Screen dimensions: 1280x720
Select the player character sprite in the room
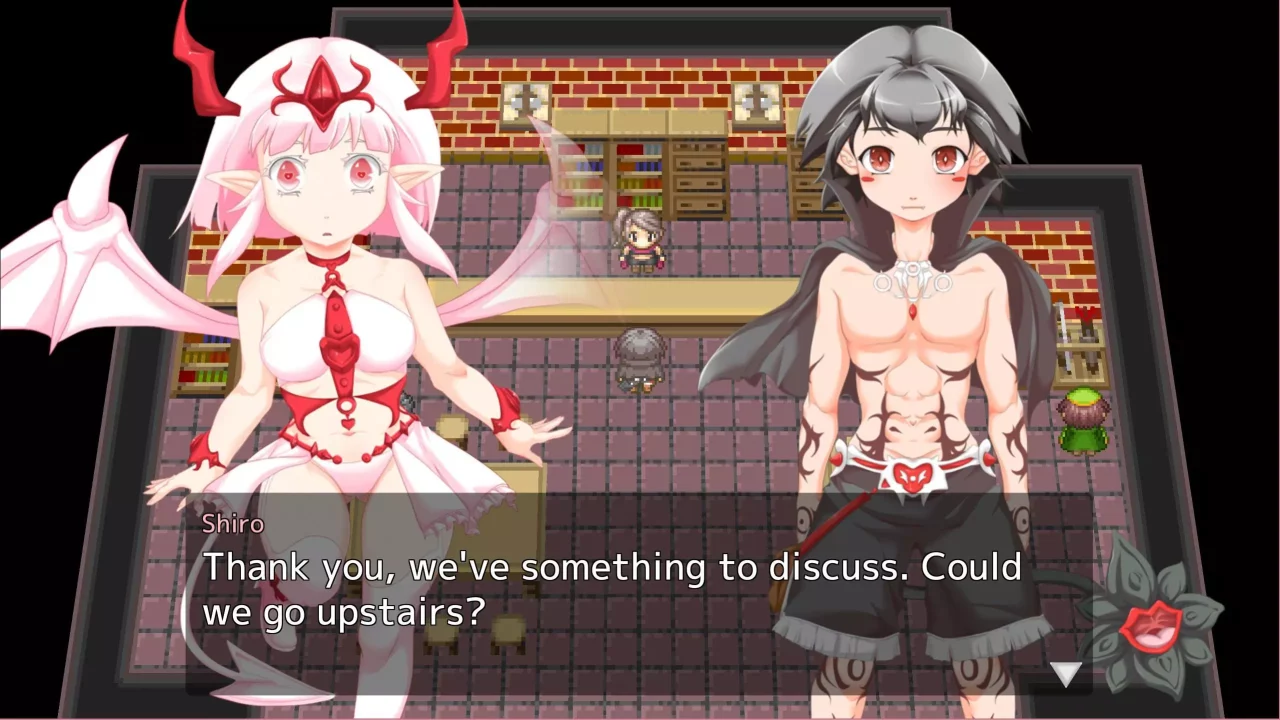(640, 360)
